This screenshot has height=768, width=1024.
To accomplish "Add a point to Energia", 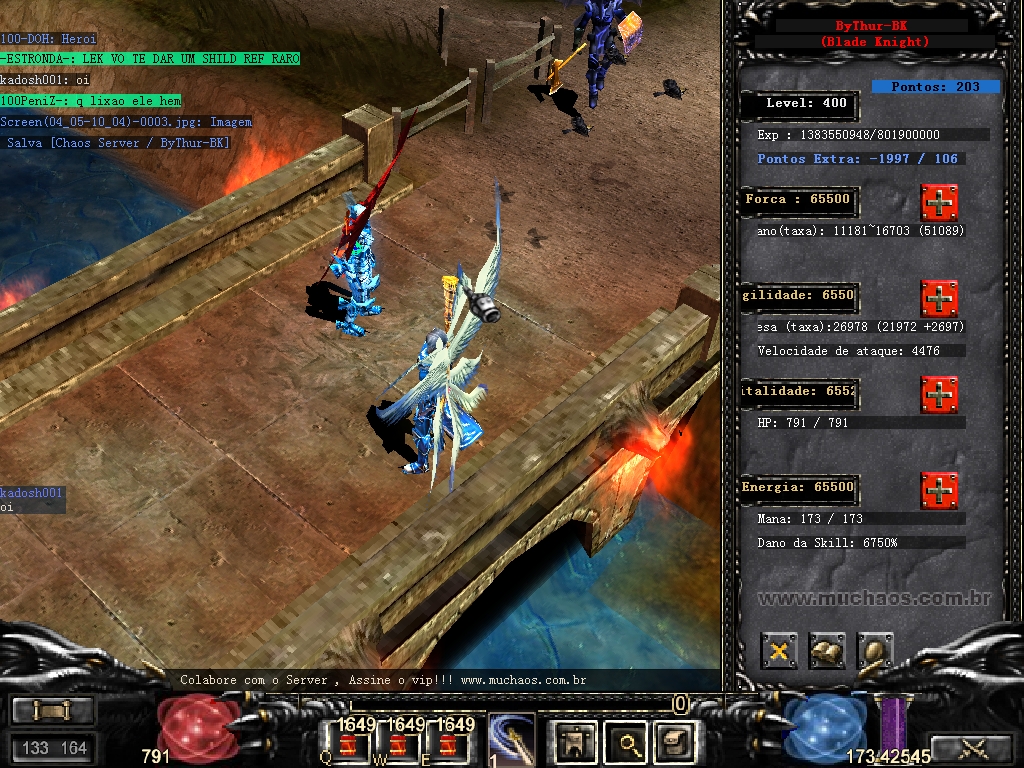I will 939,491.
